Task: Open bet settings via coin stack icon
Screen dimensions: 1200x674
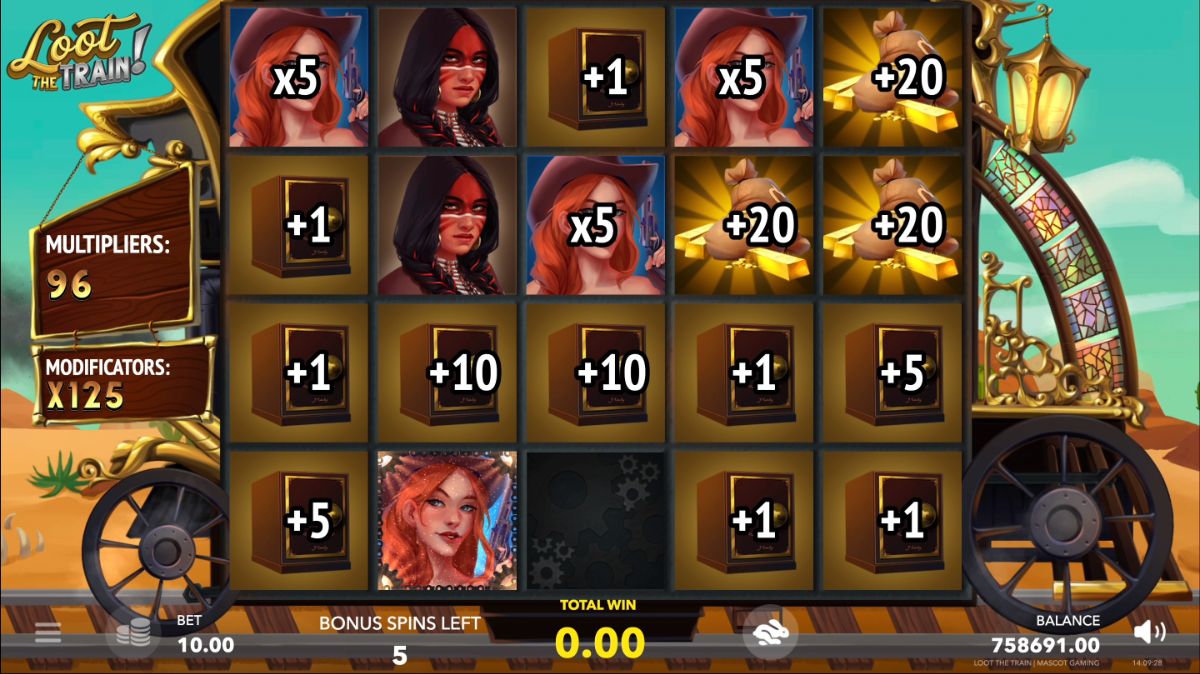Action: [133, 633]
